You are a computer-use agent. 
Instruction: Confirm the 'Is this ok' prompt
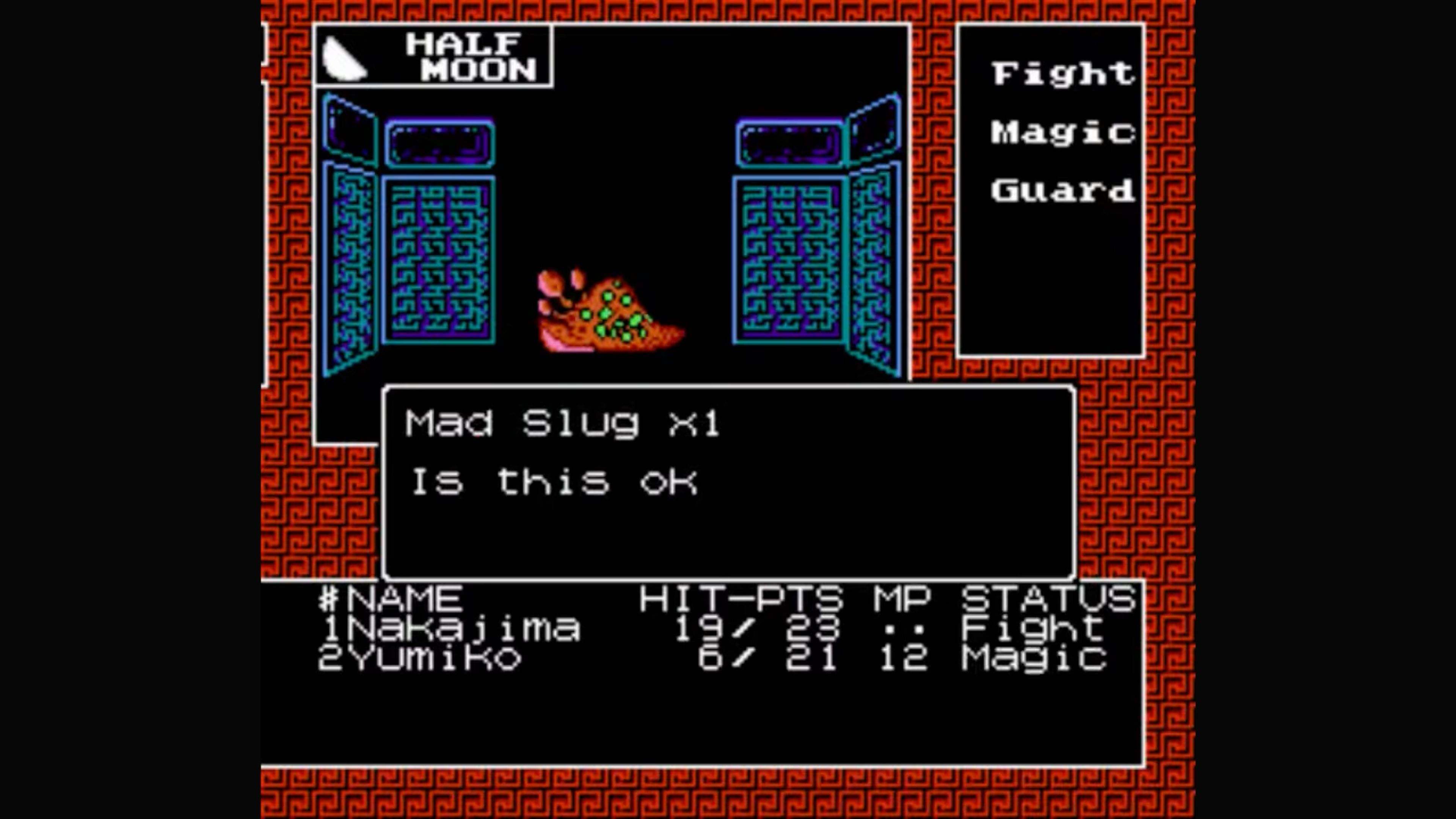coord(554,483)
